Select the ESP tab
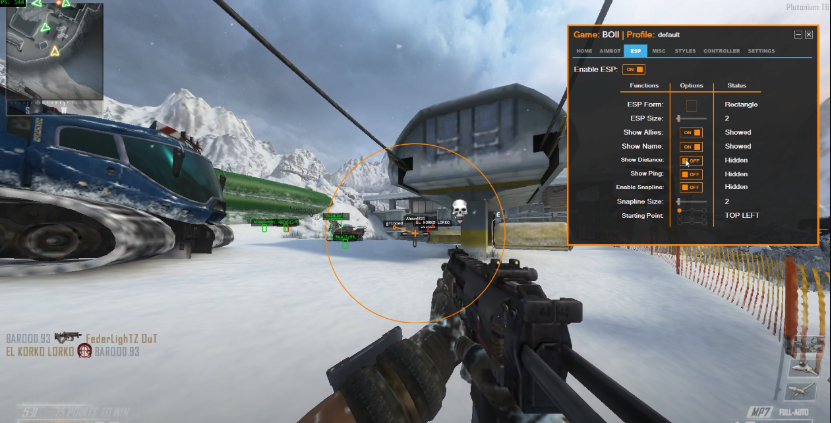The image size is (831, 423). [x=635, y=50]
